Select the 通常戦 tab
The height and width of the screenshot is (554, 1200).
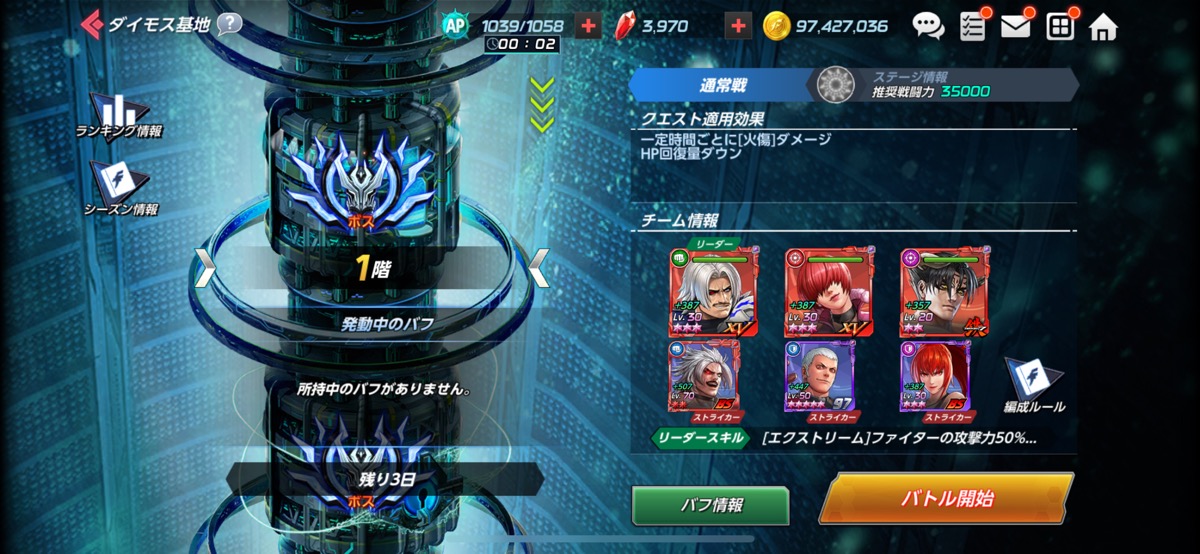tap(722, 86)
